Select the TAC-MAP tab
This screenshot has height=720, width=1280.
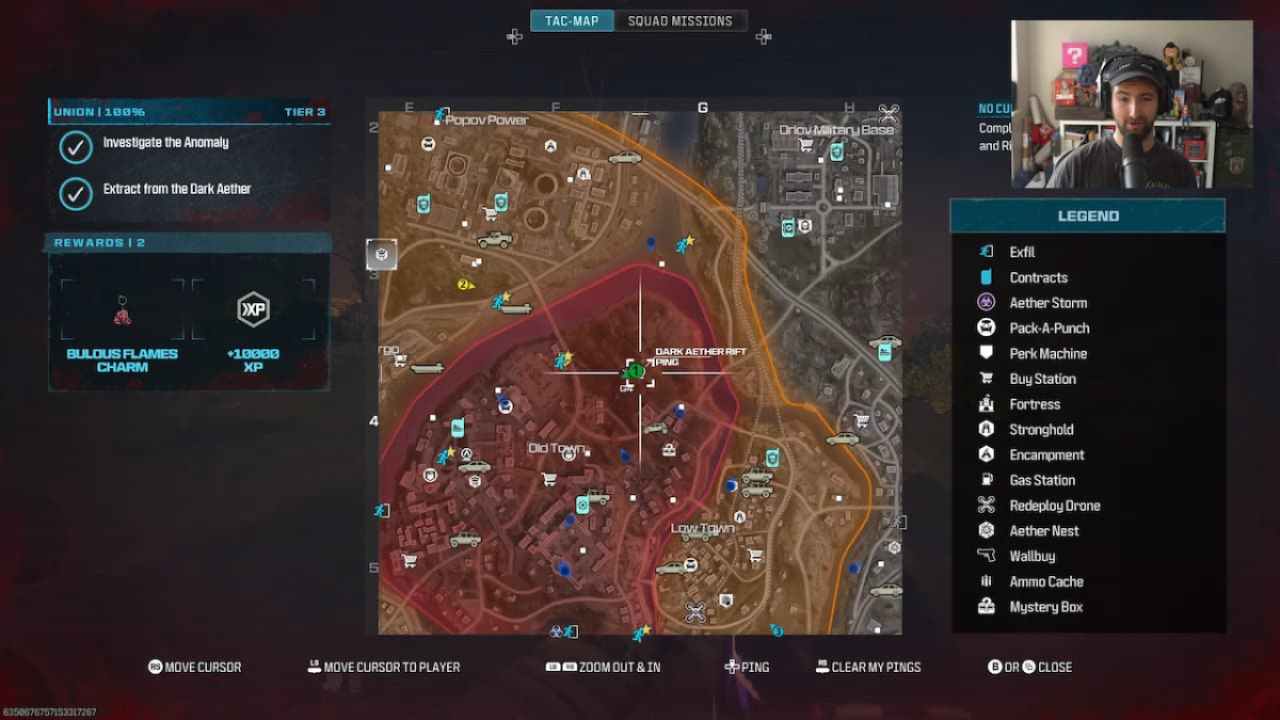tap(571, 19)
